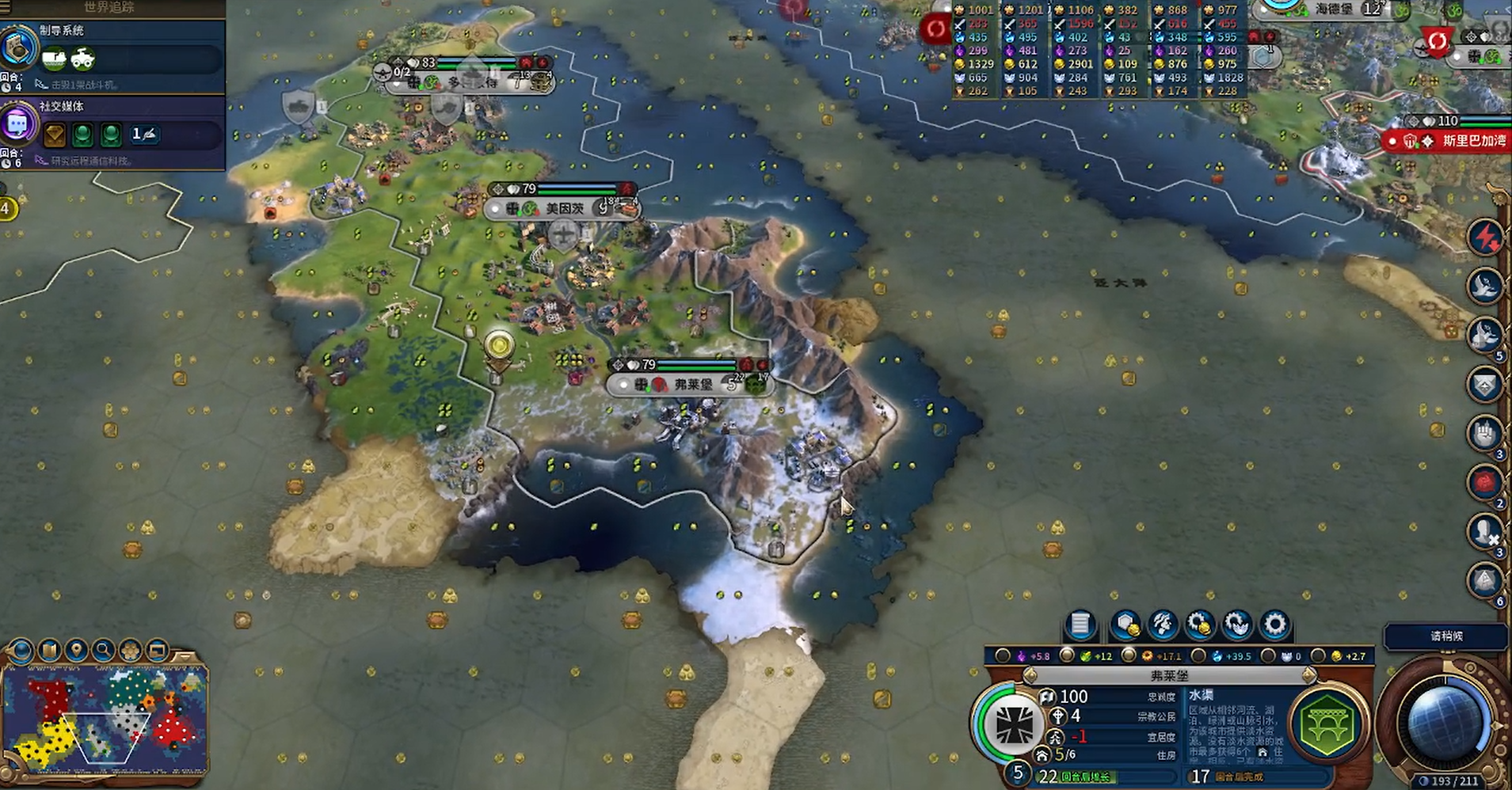Purchase with gold using gear-and-coin button

coord(1199,625)
